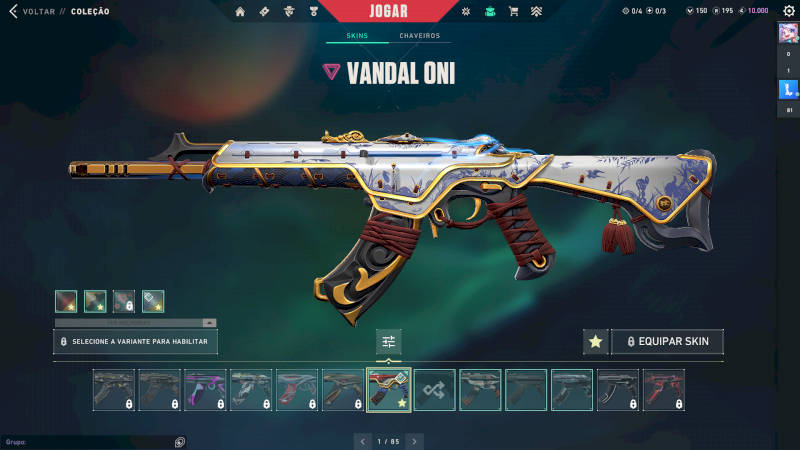Screen dimensions: 800x450
Task: Go back with the Voltar button
Action: (38, 12)
